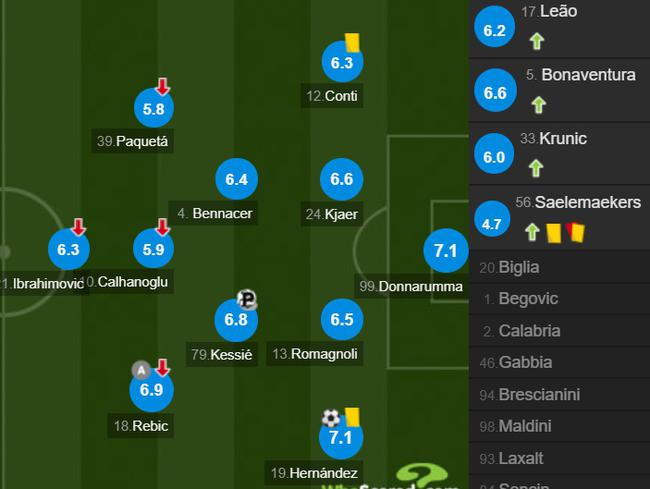
Task: Select Biglia from the bench list
Action: [x=520, y=267]
